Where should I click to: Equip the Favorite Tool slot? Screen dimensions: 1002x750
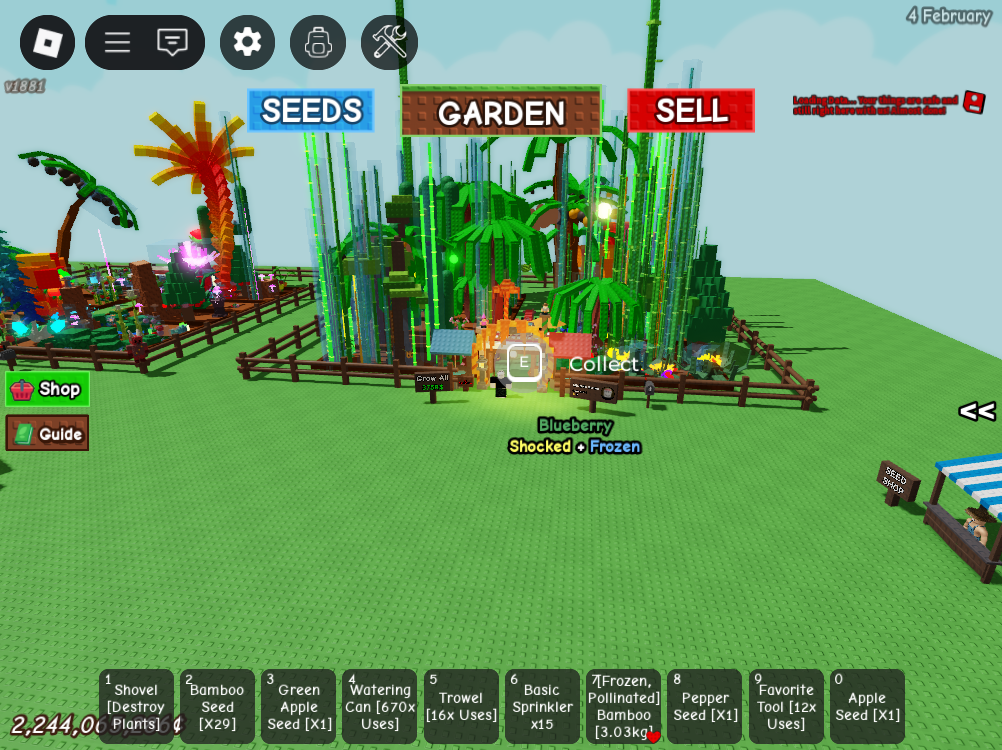pos(786,706)
